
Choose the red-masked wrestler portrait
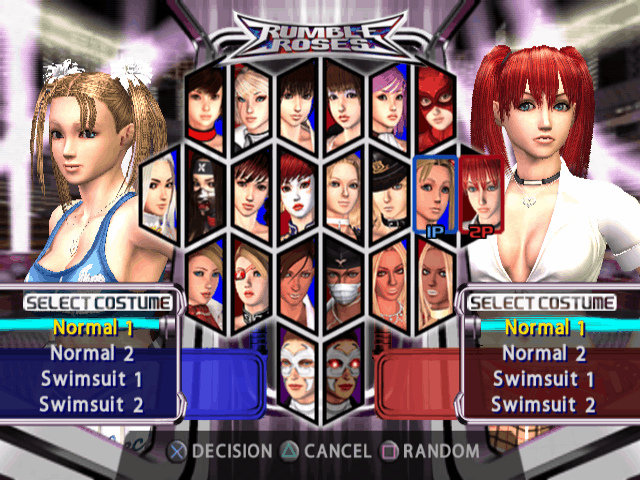coord(434,103)
